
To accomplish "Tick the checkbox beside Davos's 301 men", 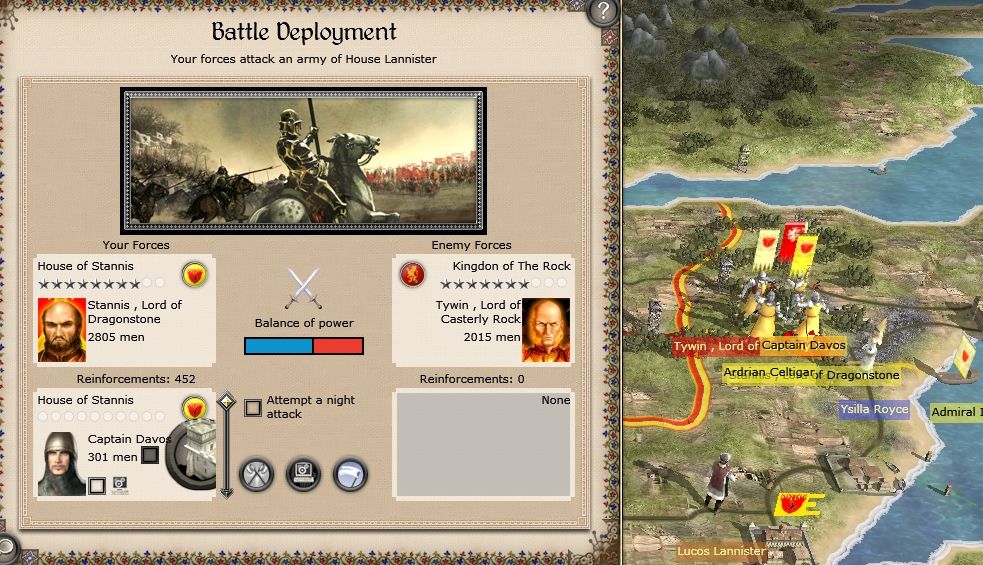I will [150, 456].
